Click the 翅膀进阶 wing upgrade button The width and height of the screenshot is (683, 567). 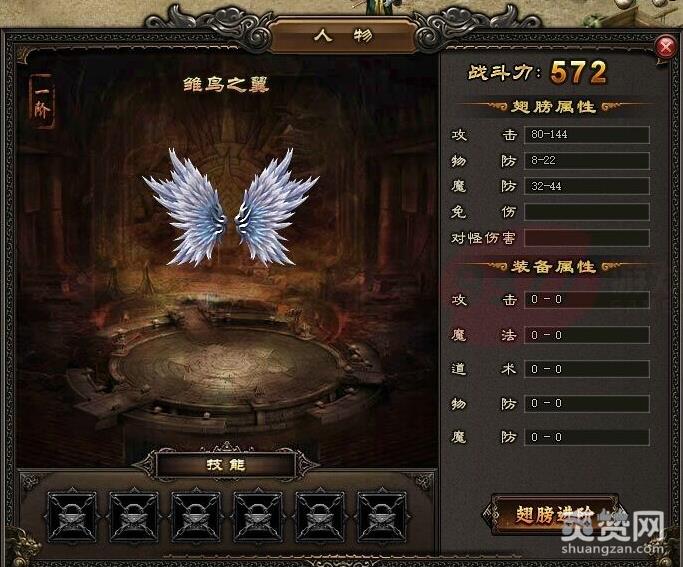click(x=553, y=514)
